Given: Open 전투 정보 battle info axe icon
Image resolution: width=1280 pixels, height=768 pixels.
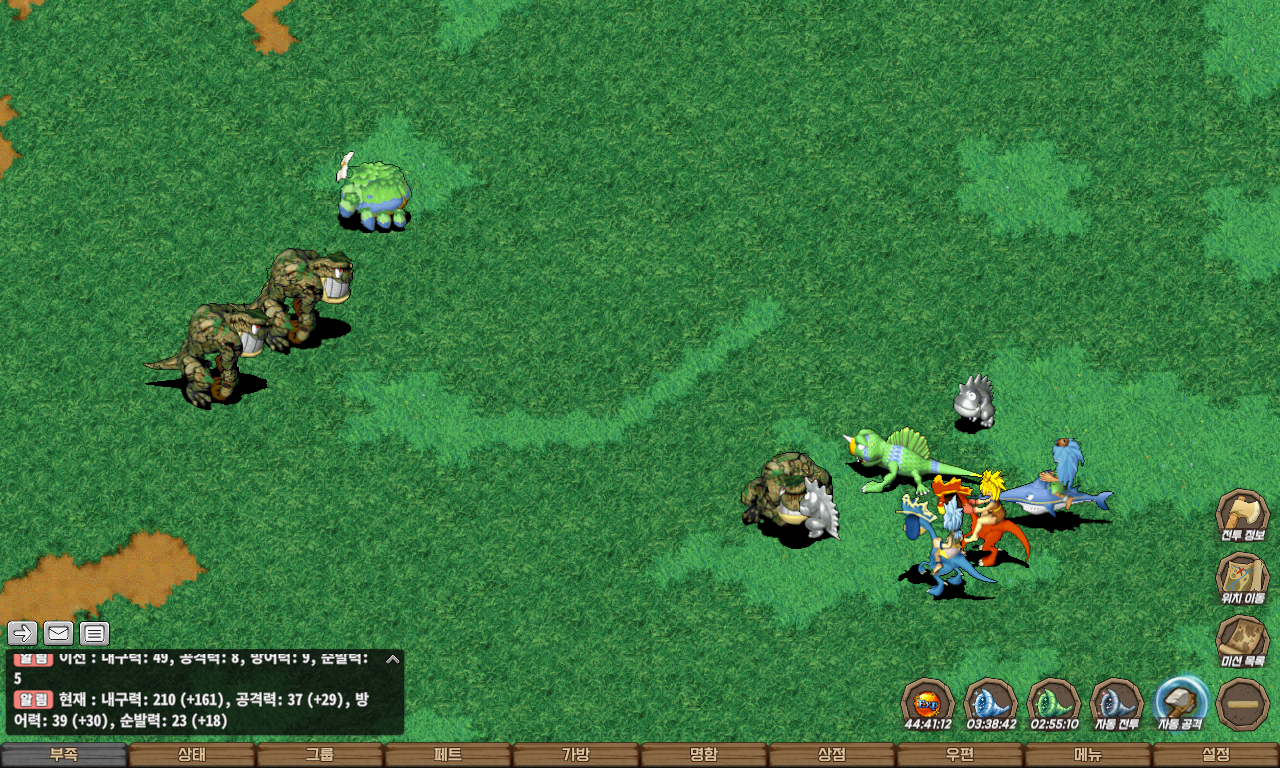Looking at the screenshot, I should click(x=1242, y=514).
